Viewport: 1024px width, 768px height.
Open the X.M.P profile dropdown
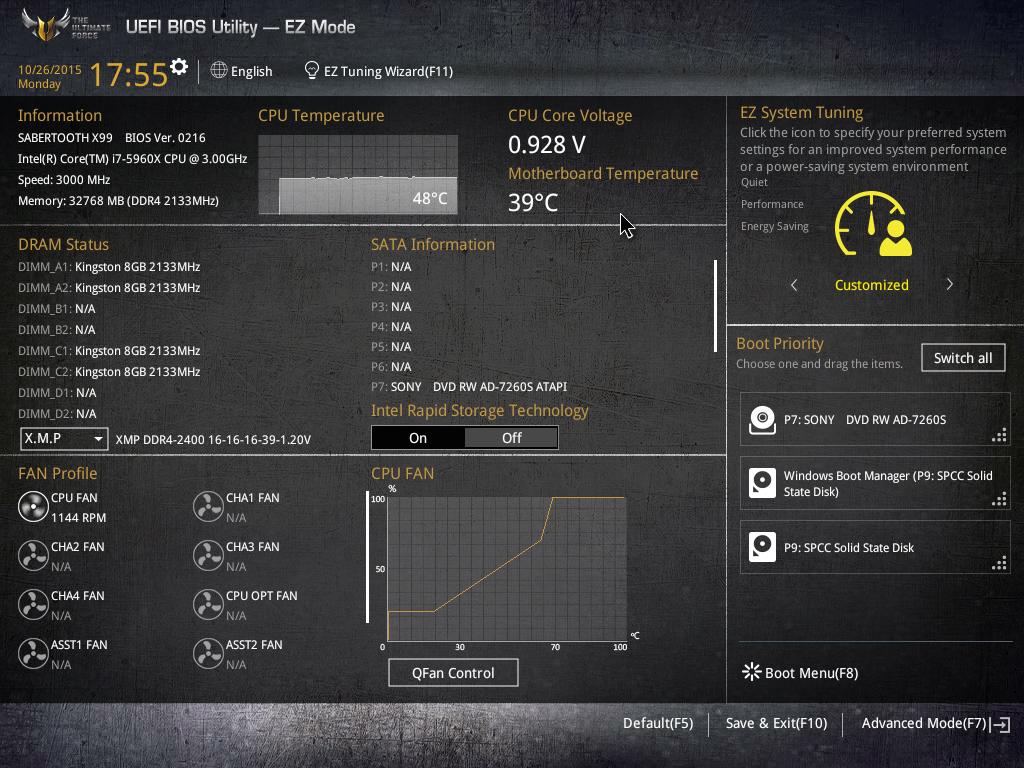coord(64,439)
